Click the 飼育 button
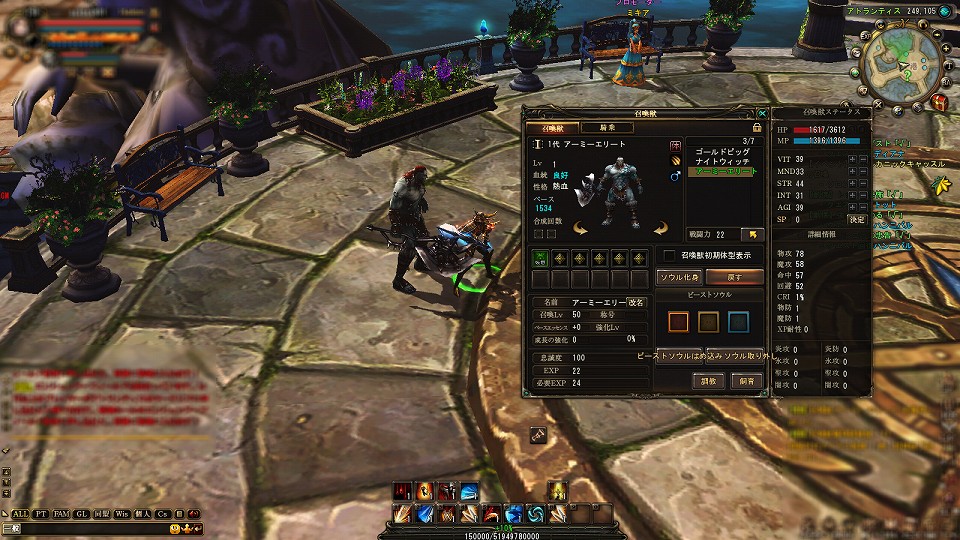The image size is (960, 540). coord(747,381)
